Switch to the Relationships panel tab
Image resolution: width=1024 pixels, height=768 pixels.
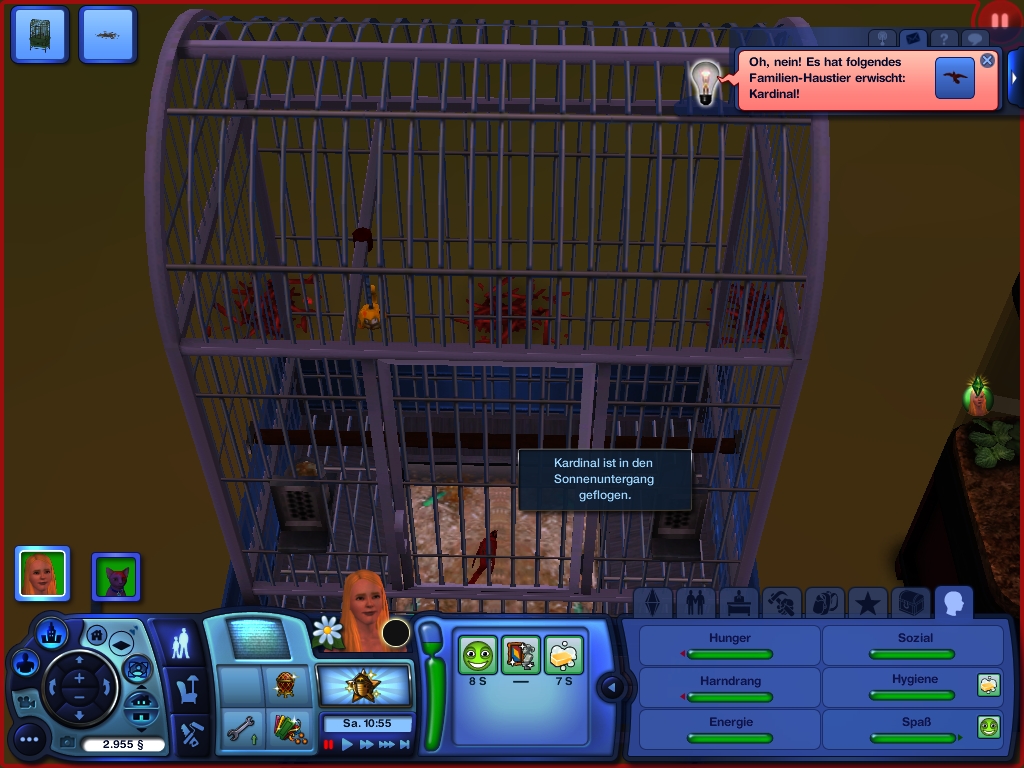point(694,602)
